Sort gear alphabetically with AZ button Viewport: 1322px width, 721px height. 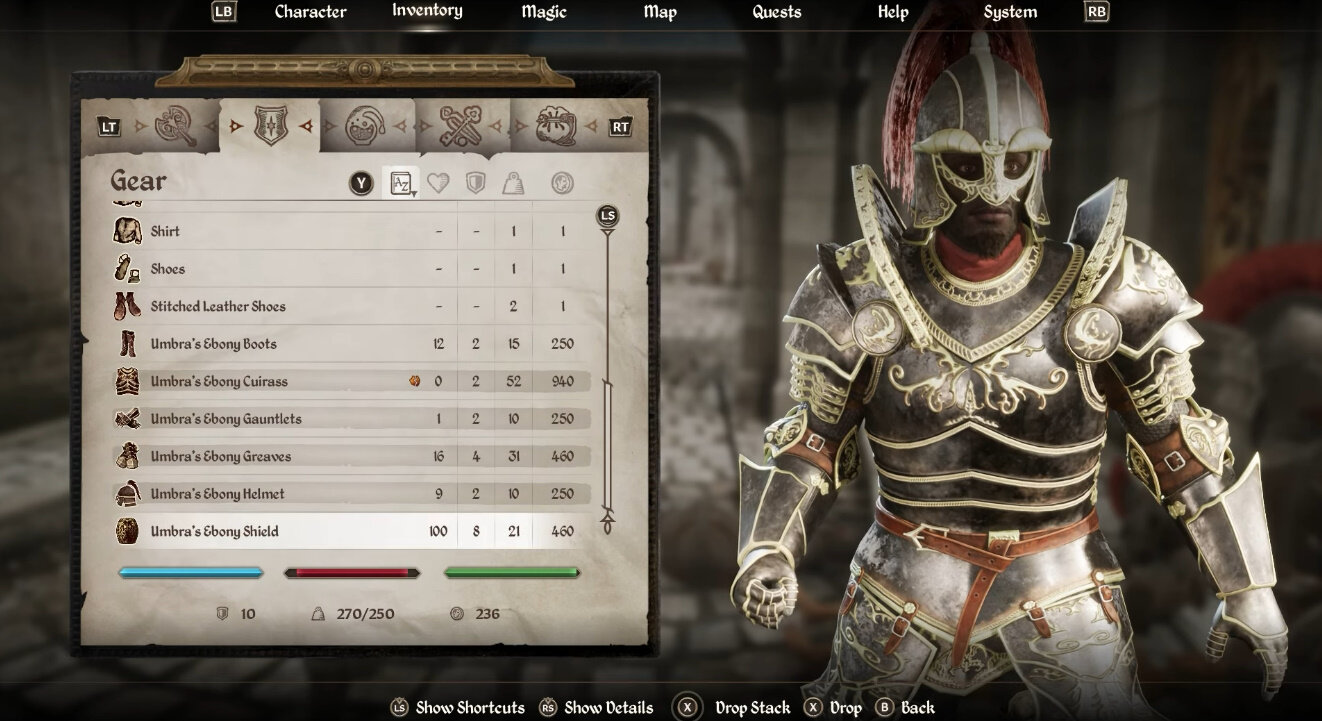pos(401,183)
